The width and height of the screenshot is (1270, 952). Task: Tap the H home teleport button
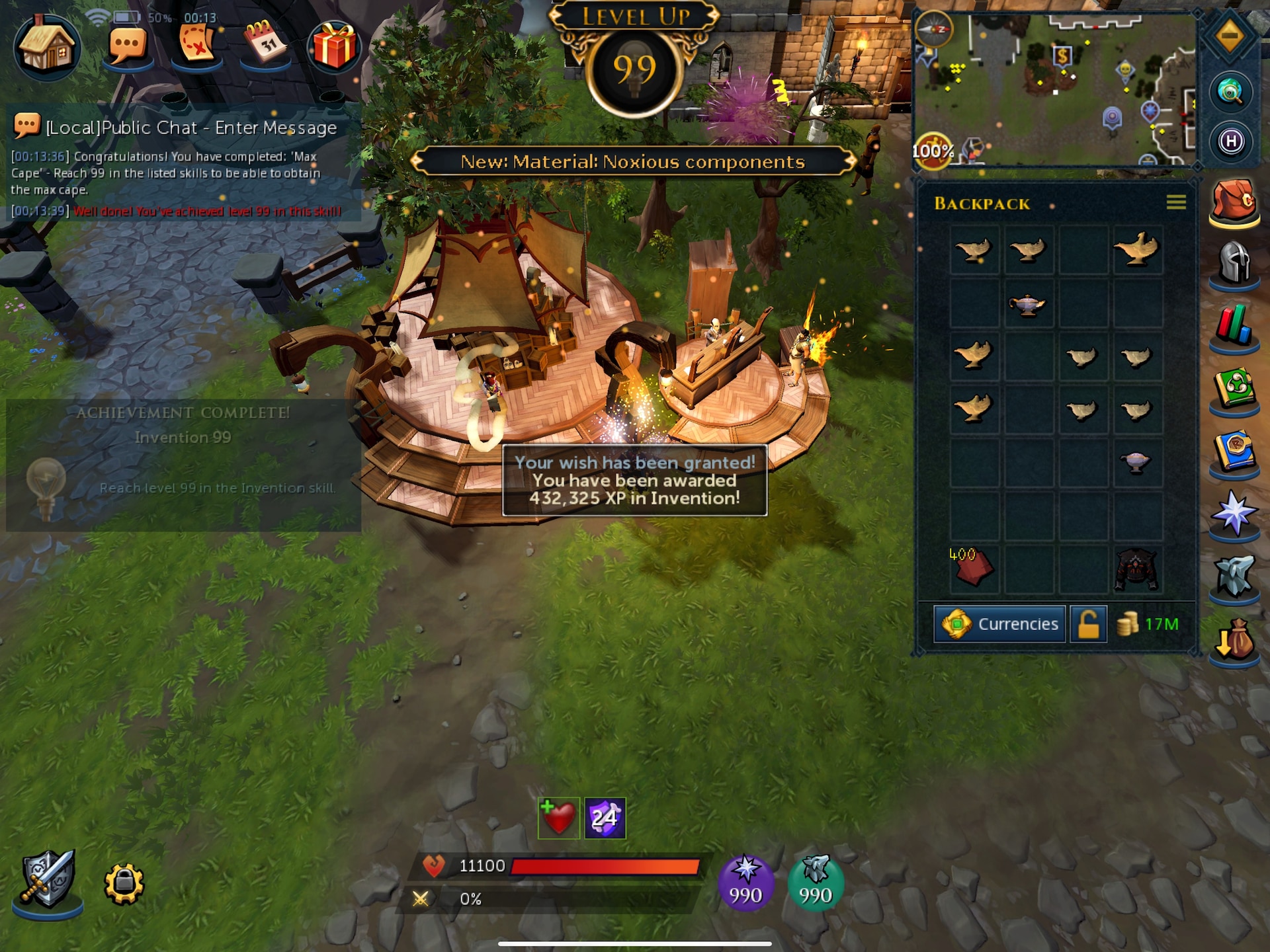[1230, 141]
